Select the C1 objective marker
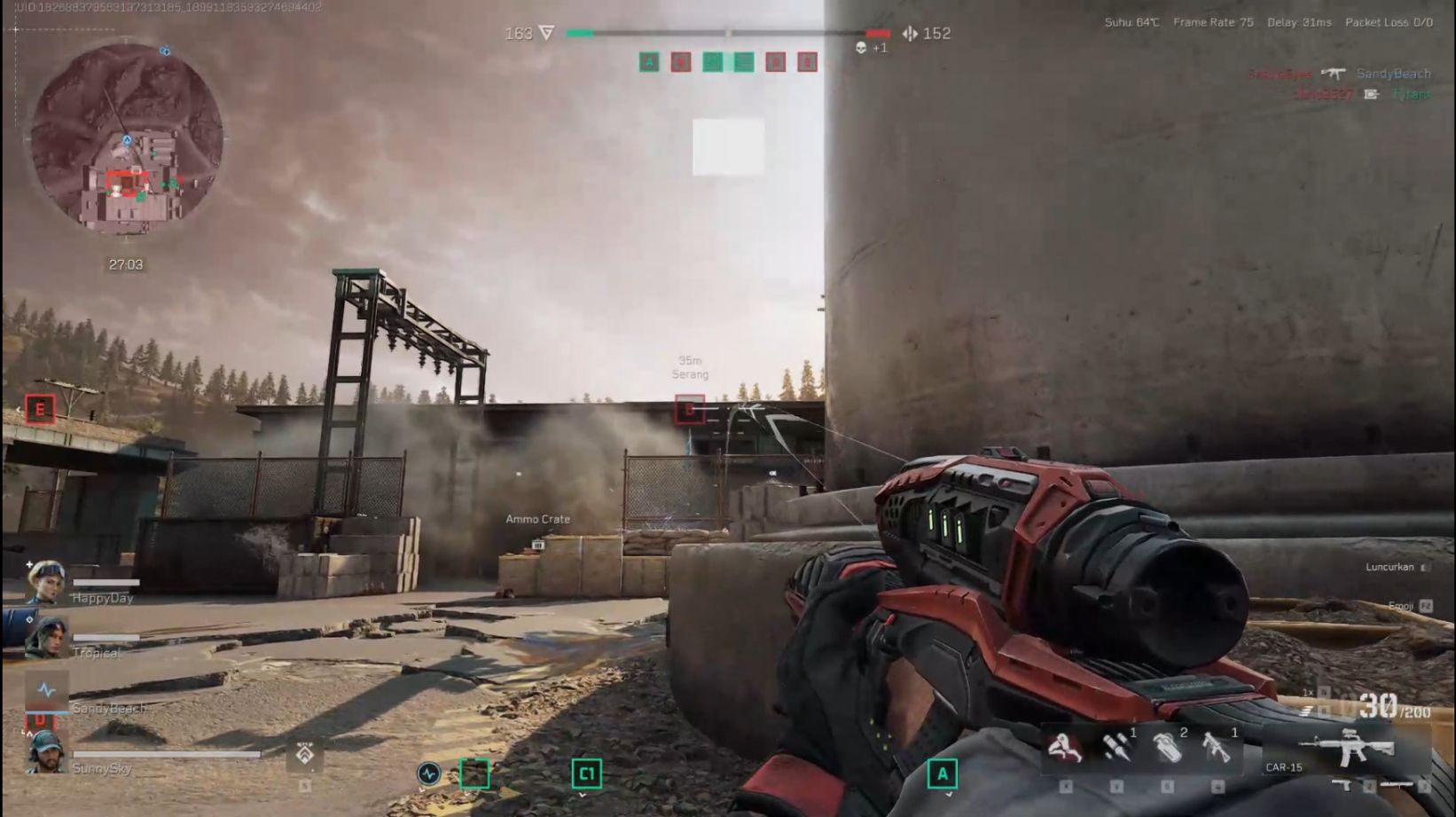 coord(586,774)
